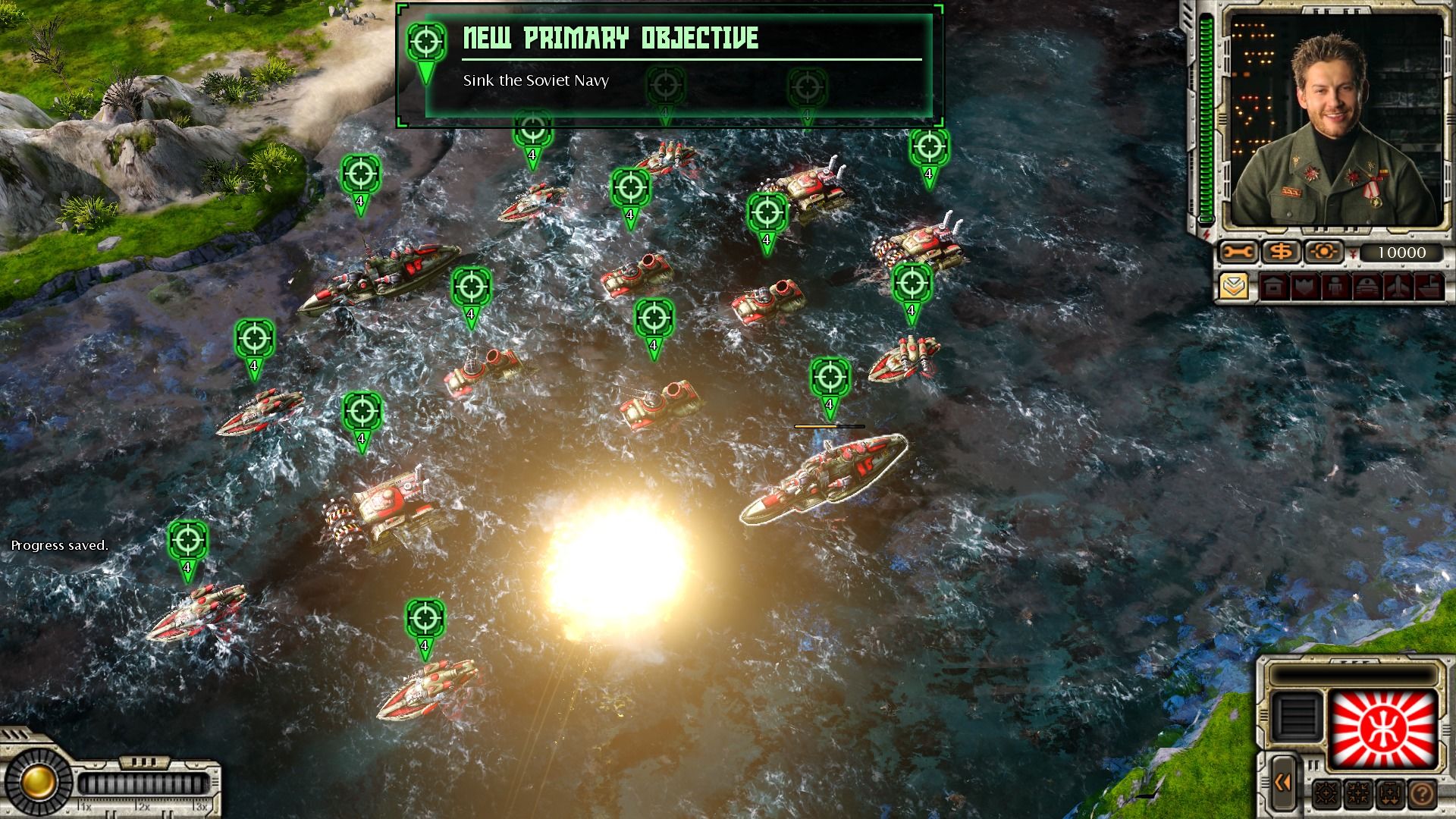
Task: Switch to the aircraft production tab
Action: click(1398, 287)
